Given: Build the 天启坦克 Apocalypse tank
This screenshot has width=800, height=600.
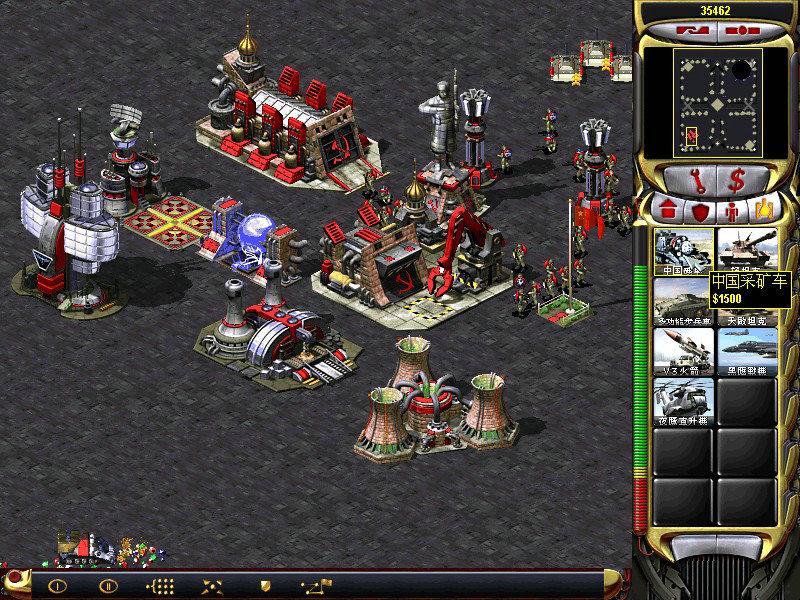Looking at the screenshot, I should [748, 301].
